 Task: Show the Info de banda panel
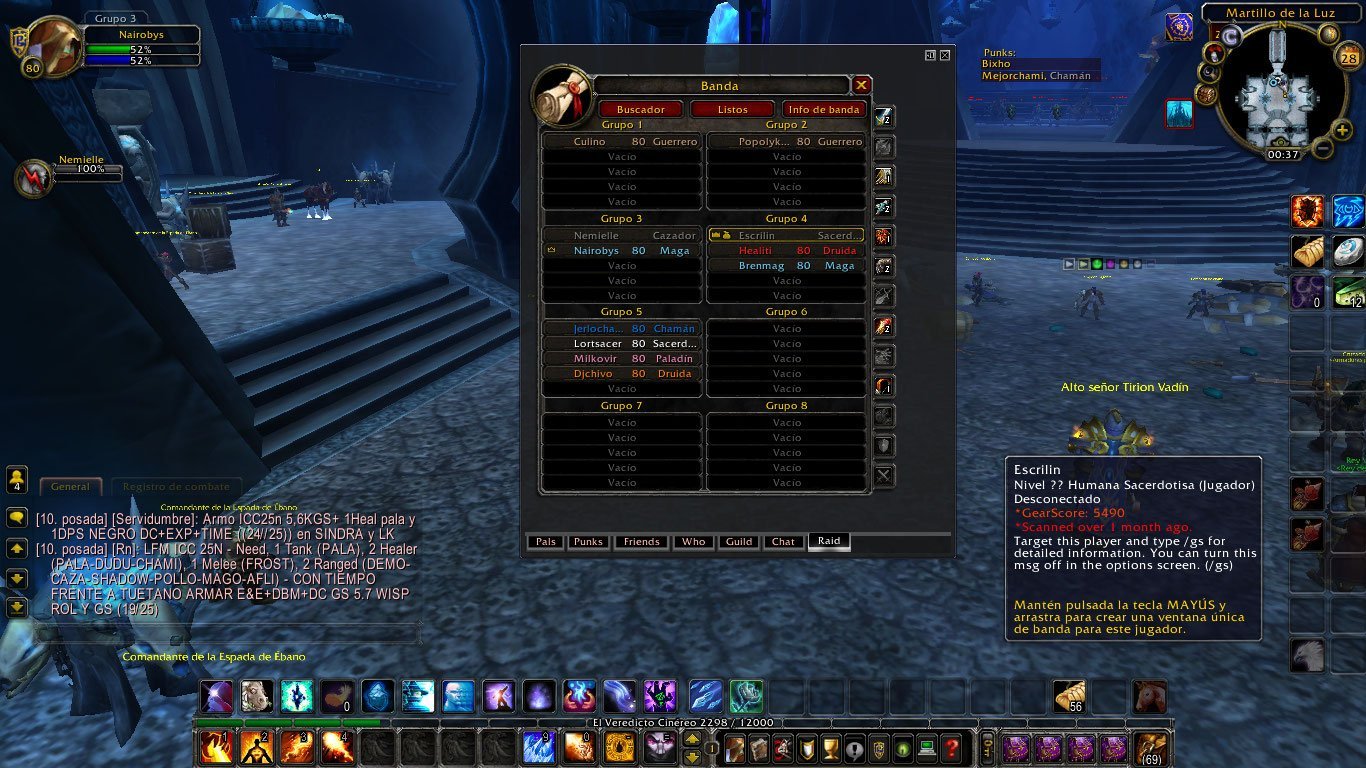point(824,109)
